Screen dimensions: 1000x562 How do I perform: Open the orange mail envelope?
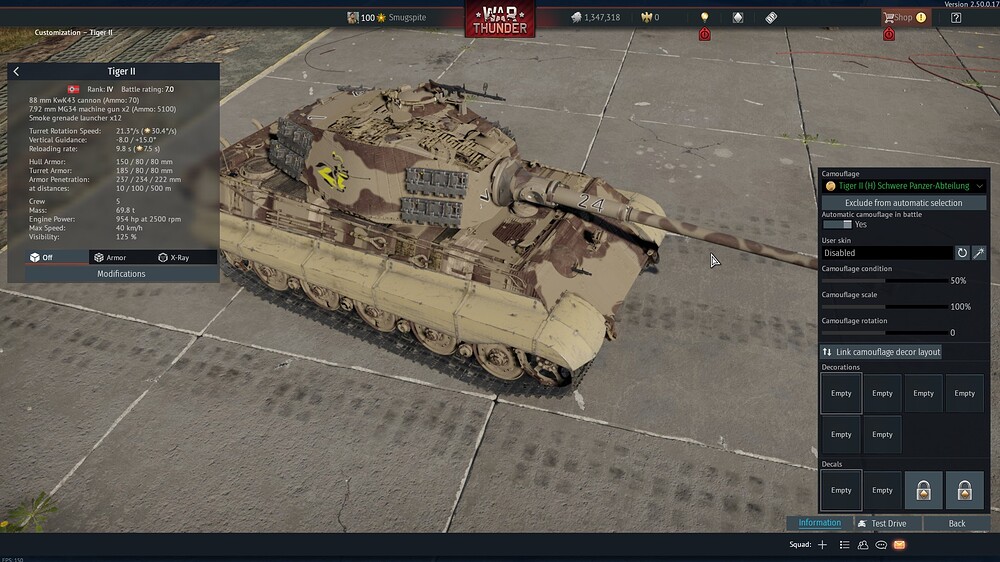(x=899, y=545)
